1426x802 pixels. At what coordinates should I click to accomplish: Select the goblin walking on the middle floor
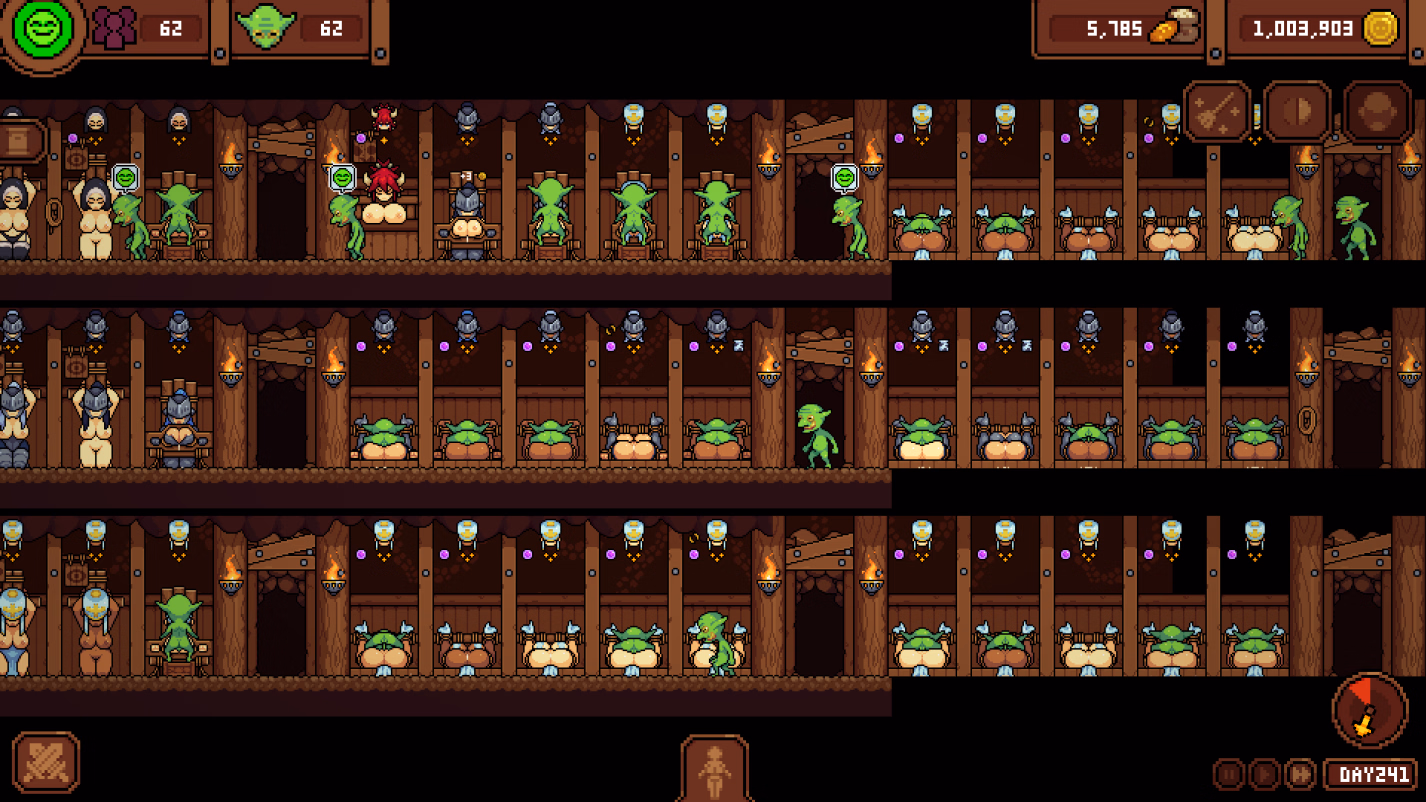pos(816,435)
